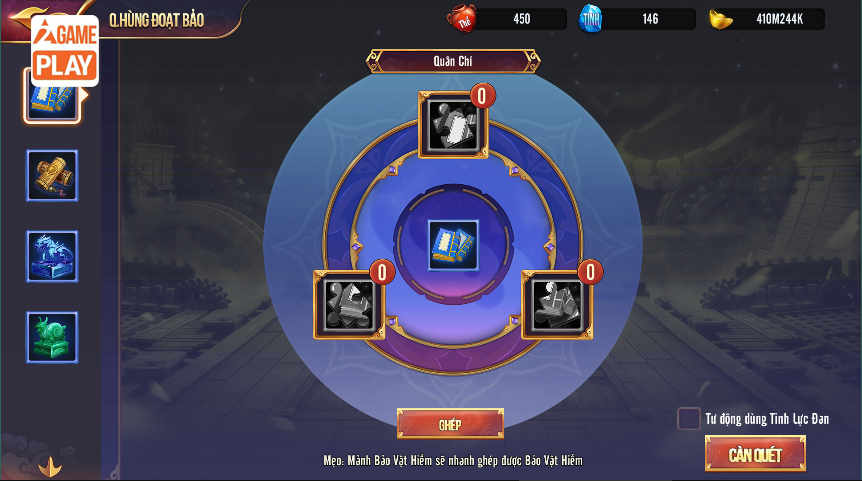The image size is (862, 481).
Task: Select the blue dragon statue treasure
Action: (x=52, y=256)
